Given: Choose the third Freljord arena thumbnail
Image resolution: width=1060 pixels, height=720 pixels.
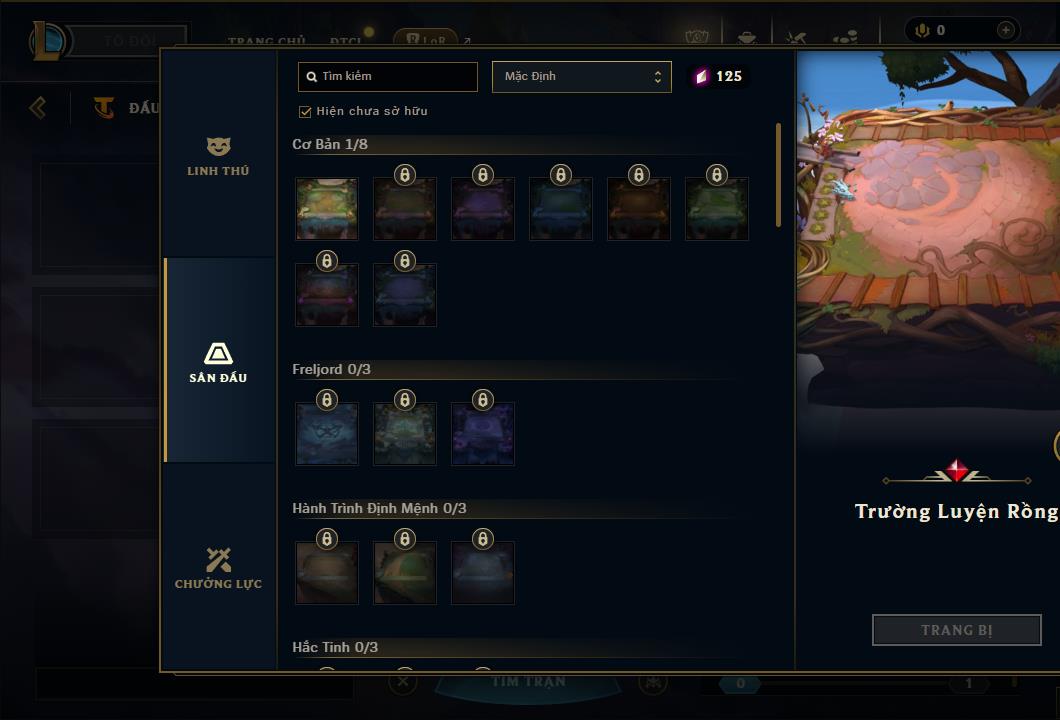Looking at the screenshot, I should coord(483,434).
